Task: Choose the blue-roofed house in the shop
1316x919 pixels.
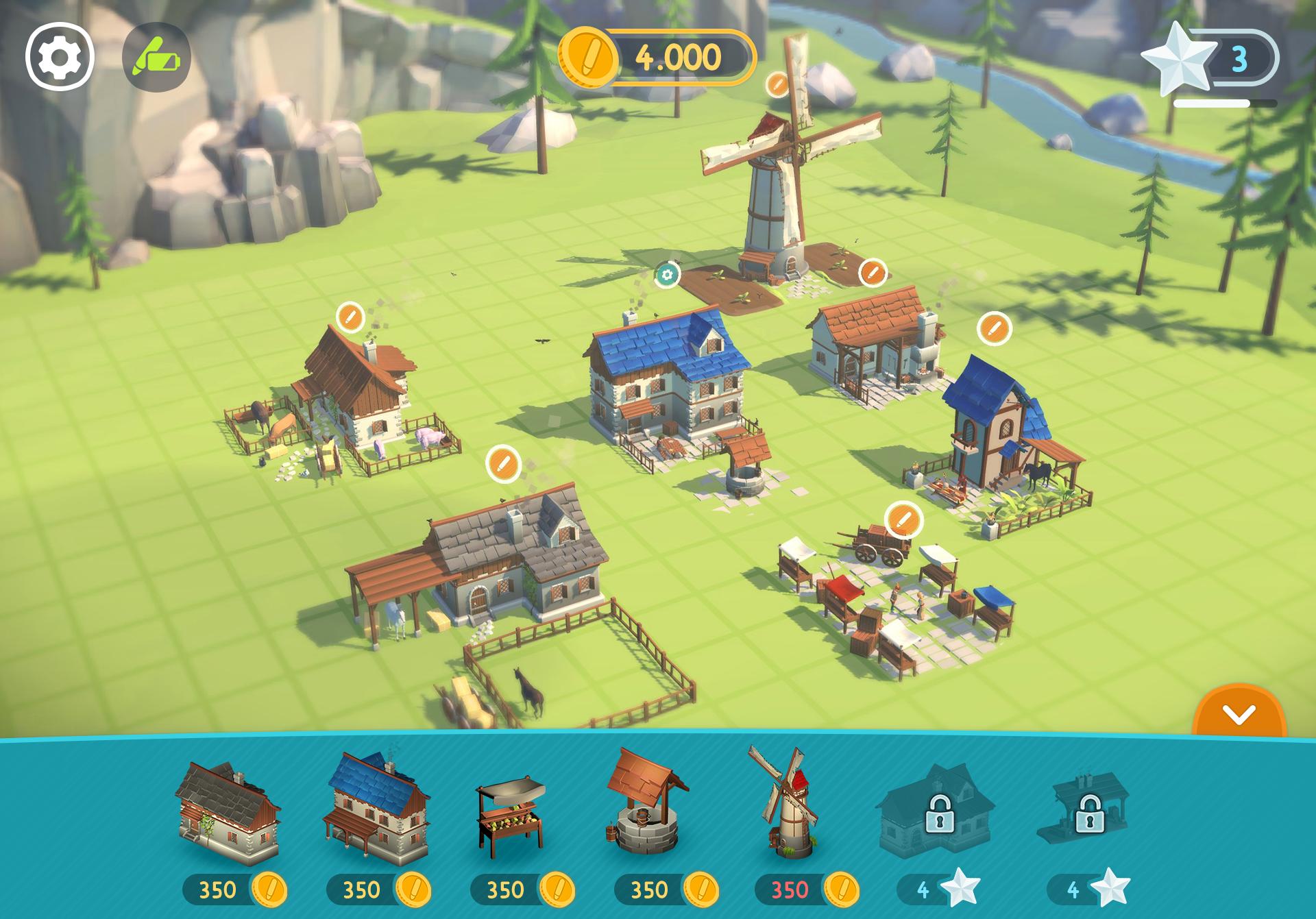Action: pyautogui.click(x=376, y=809)
